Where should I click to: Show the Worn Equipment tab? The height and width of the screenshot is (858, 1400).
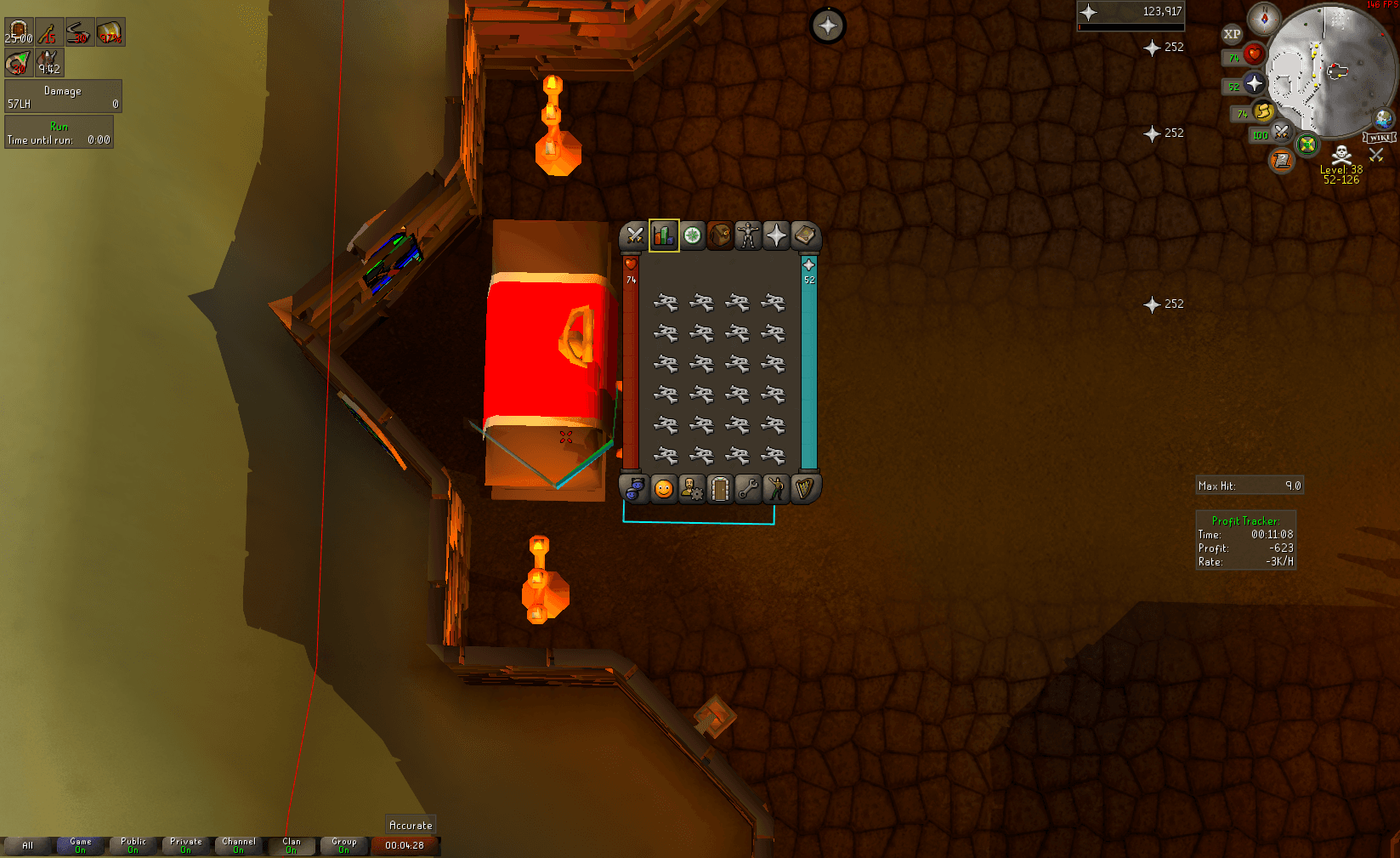point(748,236)
